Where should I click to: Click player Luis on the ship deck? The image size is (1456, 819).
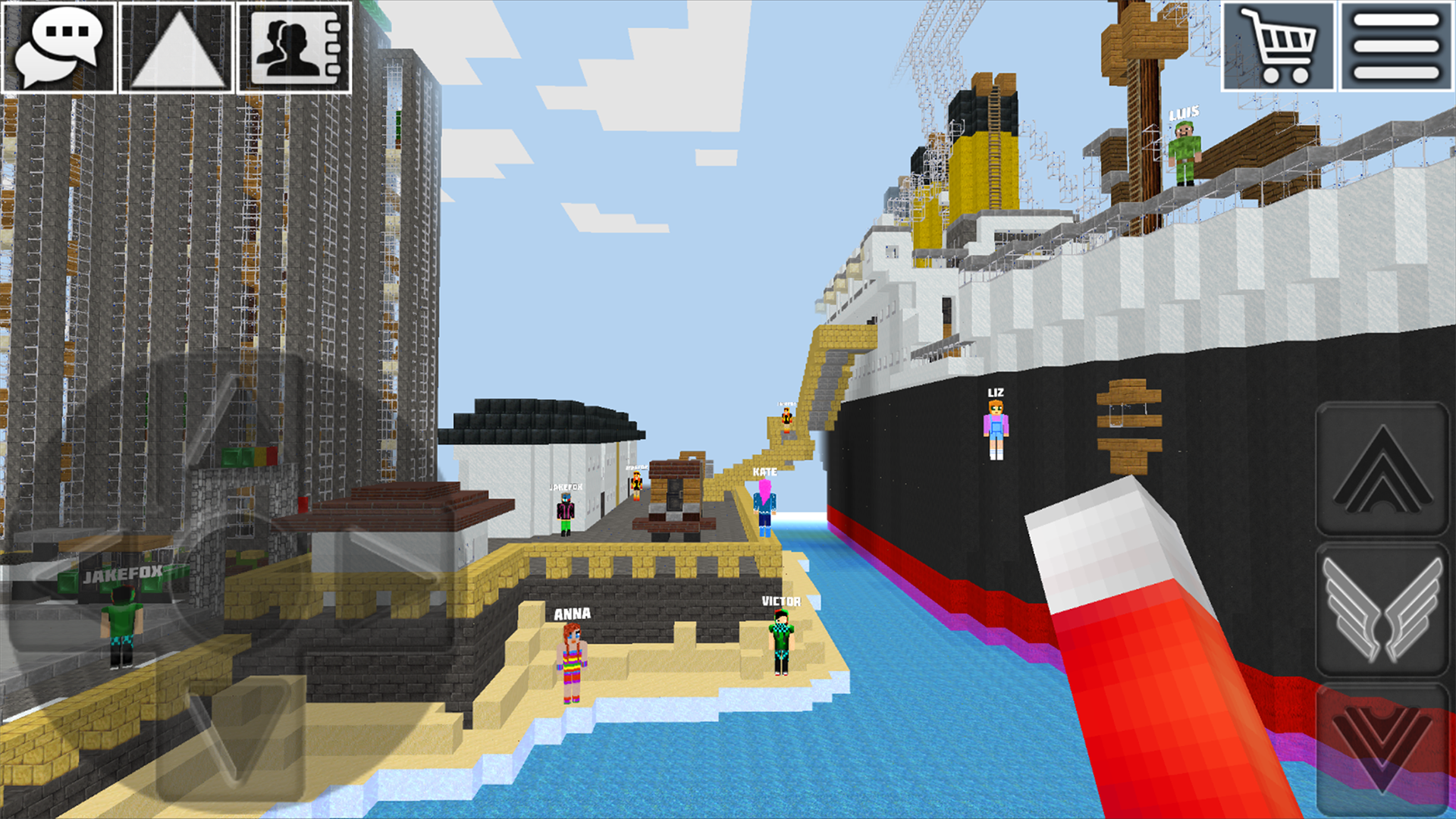tap(1184, 152)
